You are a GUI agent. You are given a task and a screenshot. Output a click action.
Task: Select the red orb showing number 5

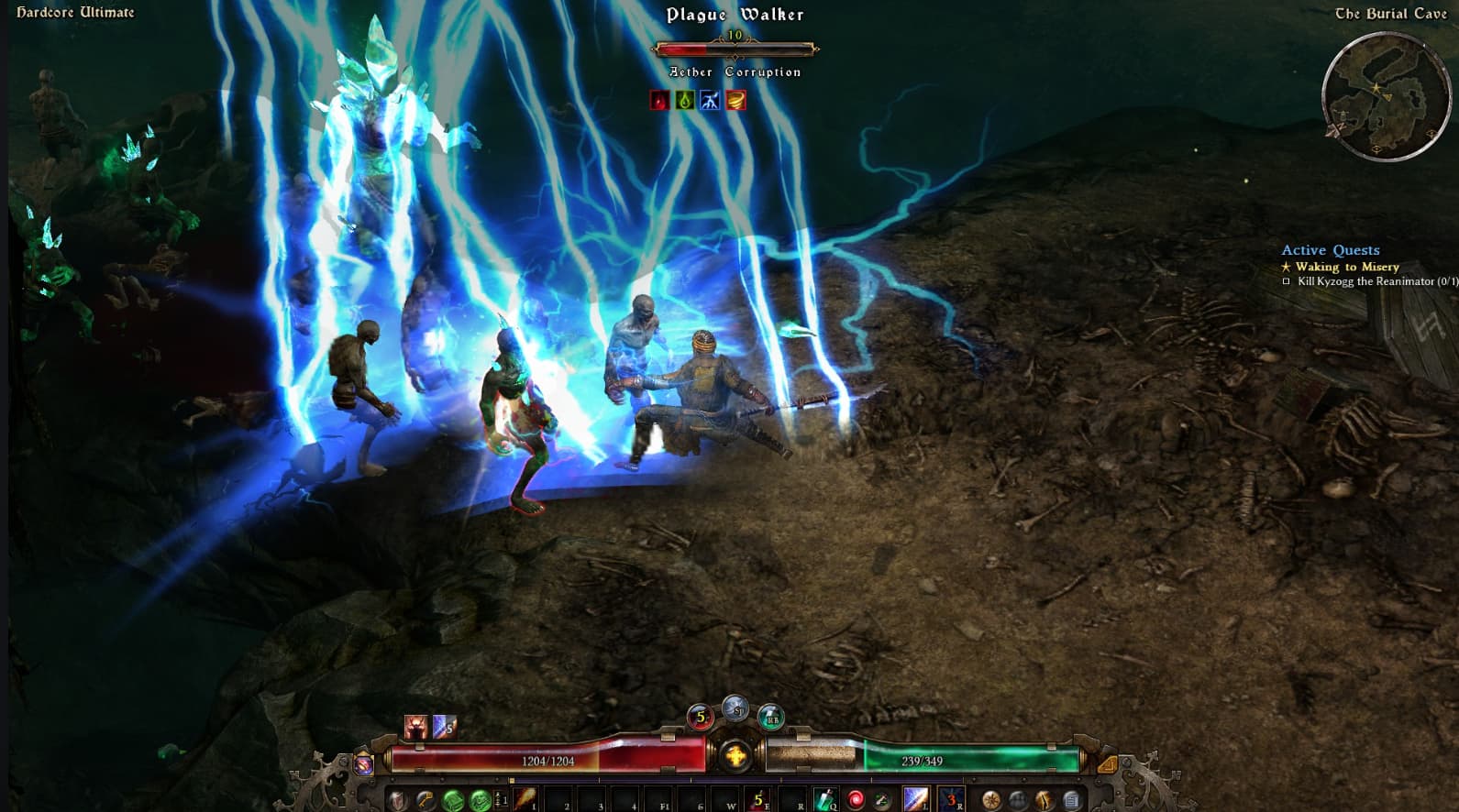tap(701, 718)
